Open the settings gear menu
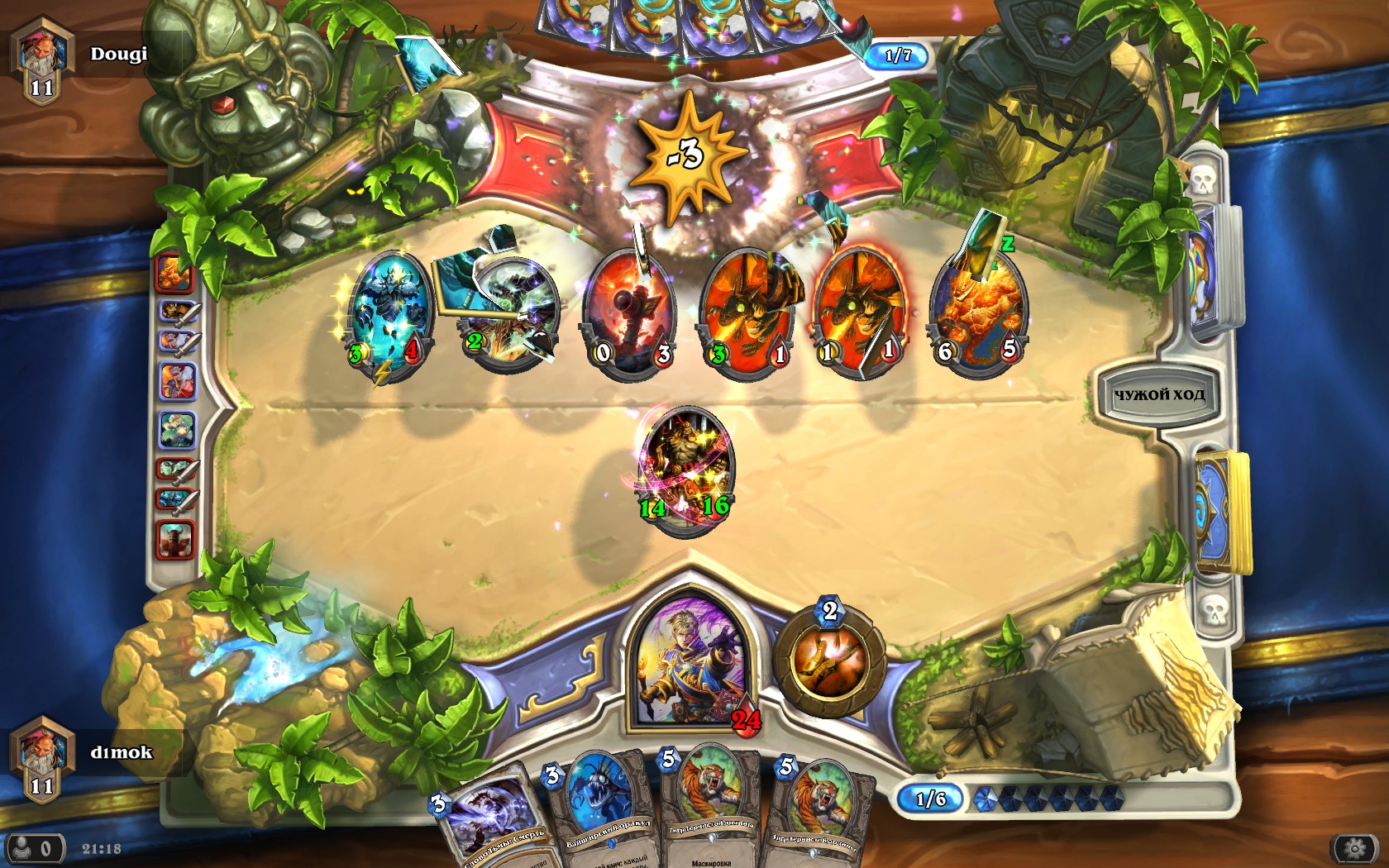The width and height of the screenshot is (1389, 868). click(1353, 848)
